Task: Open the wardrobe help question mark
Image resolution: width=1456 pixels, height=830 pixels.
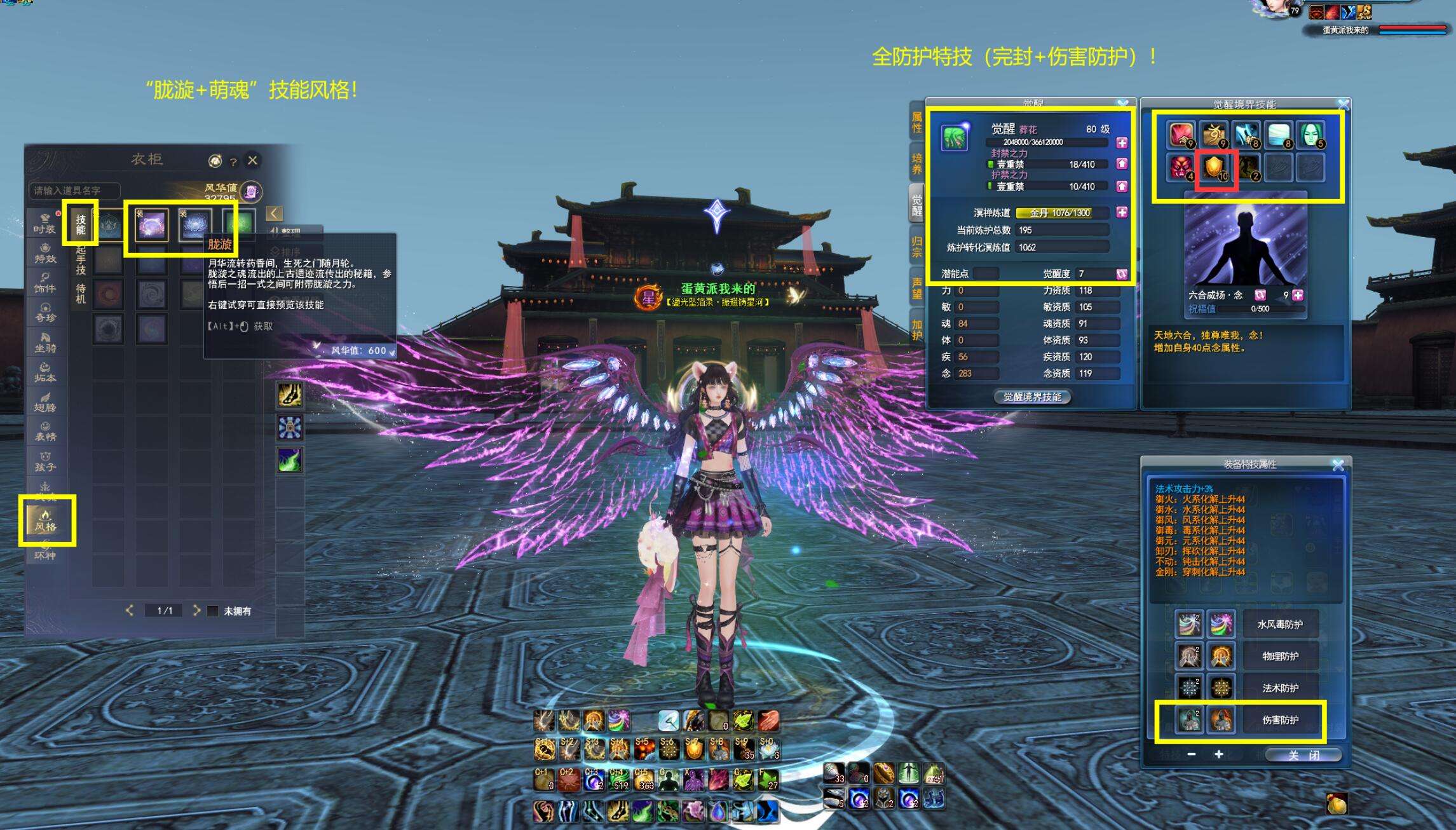Action: [233, 161]
